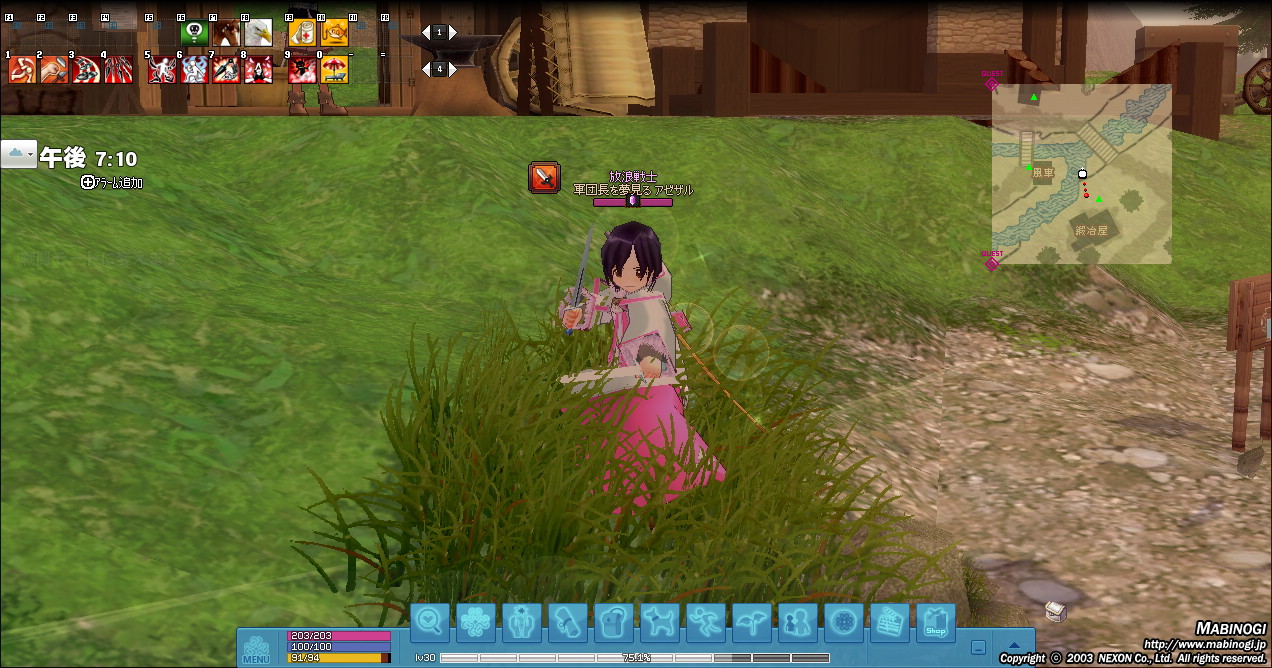Expand the bottom bar with the up arrow
1272x668 pixels.
click(x=1014, y=646)
